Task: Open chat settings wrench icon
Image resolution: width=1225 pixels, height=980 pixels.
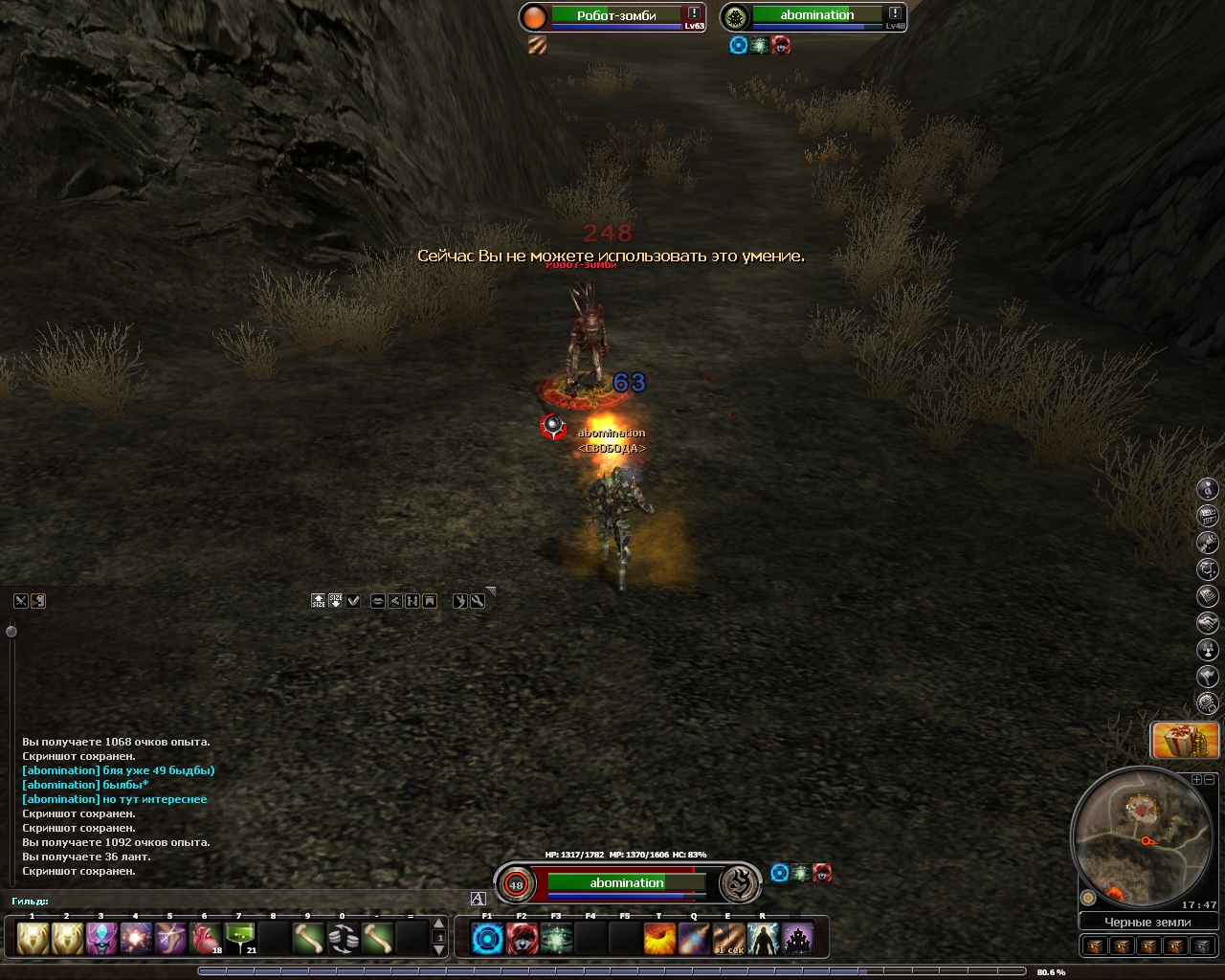Action: 478,601
